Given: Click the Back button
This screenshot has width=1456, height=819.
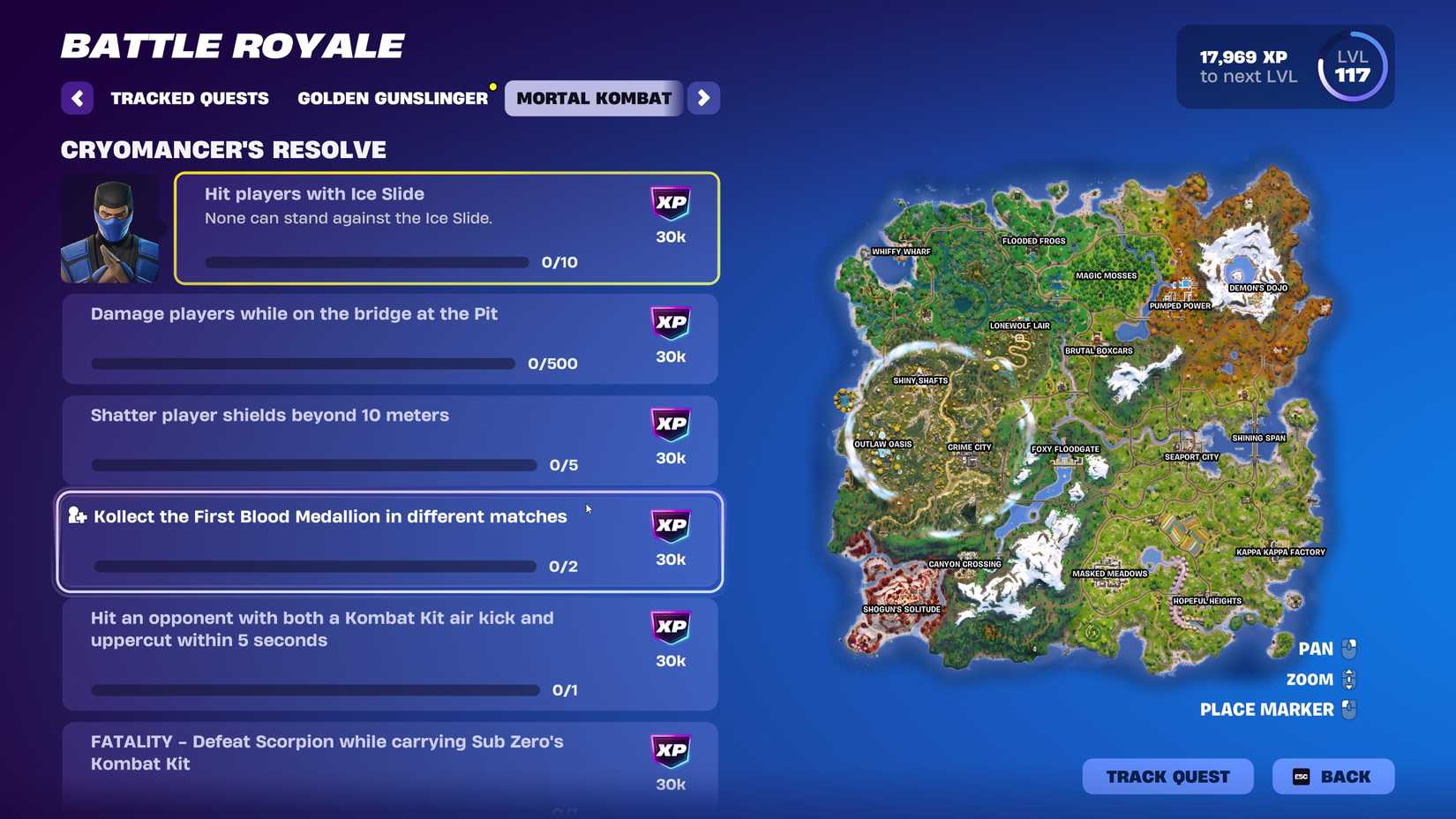Looking at the screenshot, I should click(1334, 777).
